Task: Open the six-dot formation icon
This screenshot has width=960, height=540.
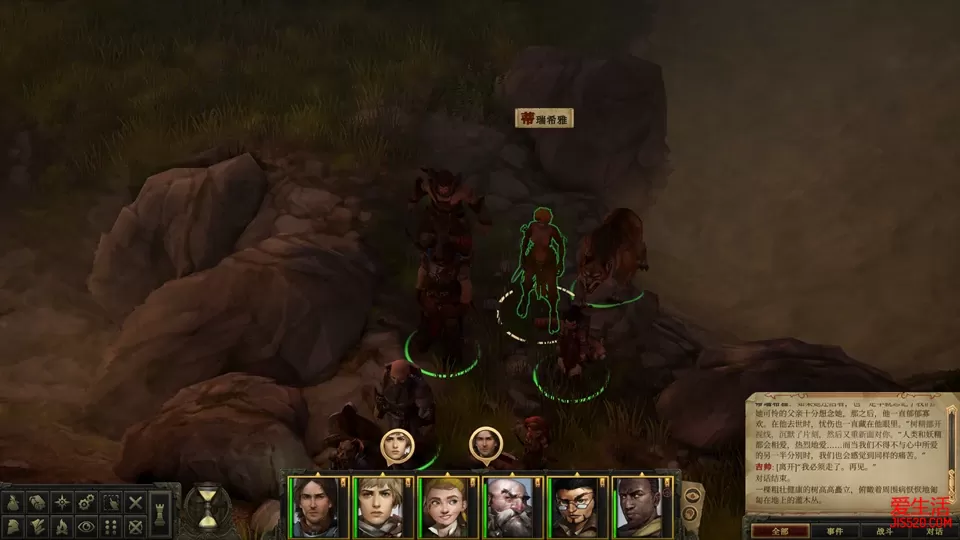Action: pos(111,526)
